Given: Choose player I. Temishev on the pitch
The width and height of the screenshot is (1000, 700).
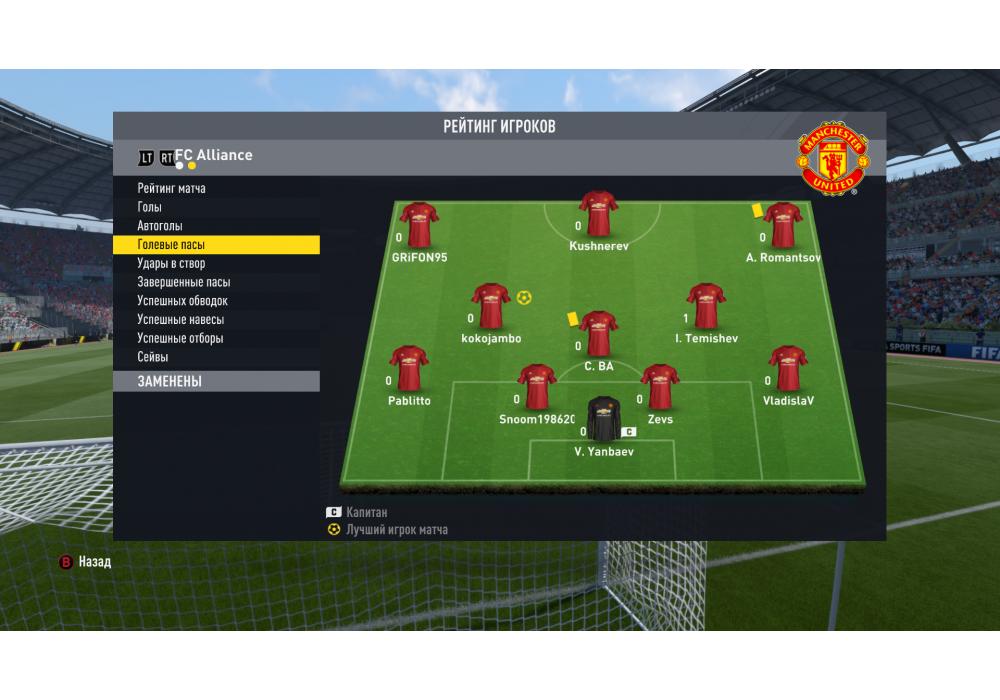Looking at the screenshot, I should pos(706,306).
